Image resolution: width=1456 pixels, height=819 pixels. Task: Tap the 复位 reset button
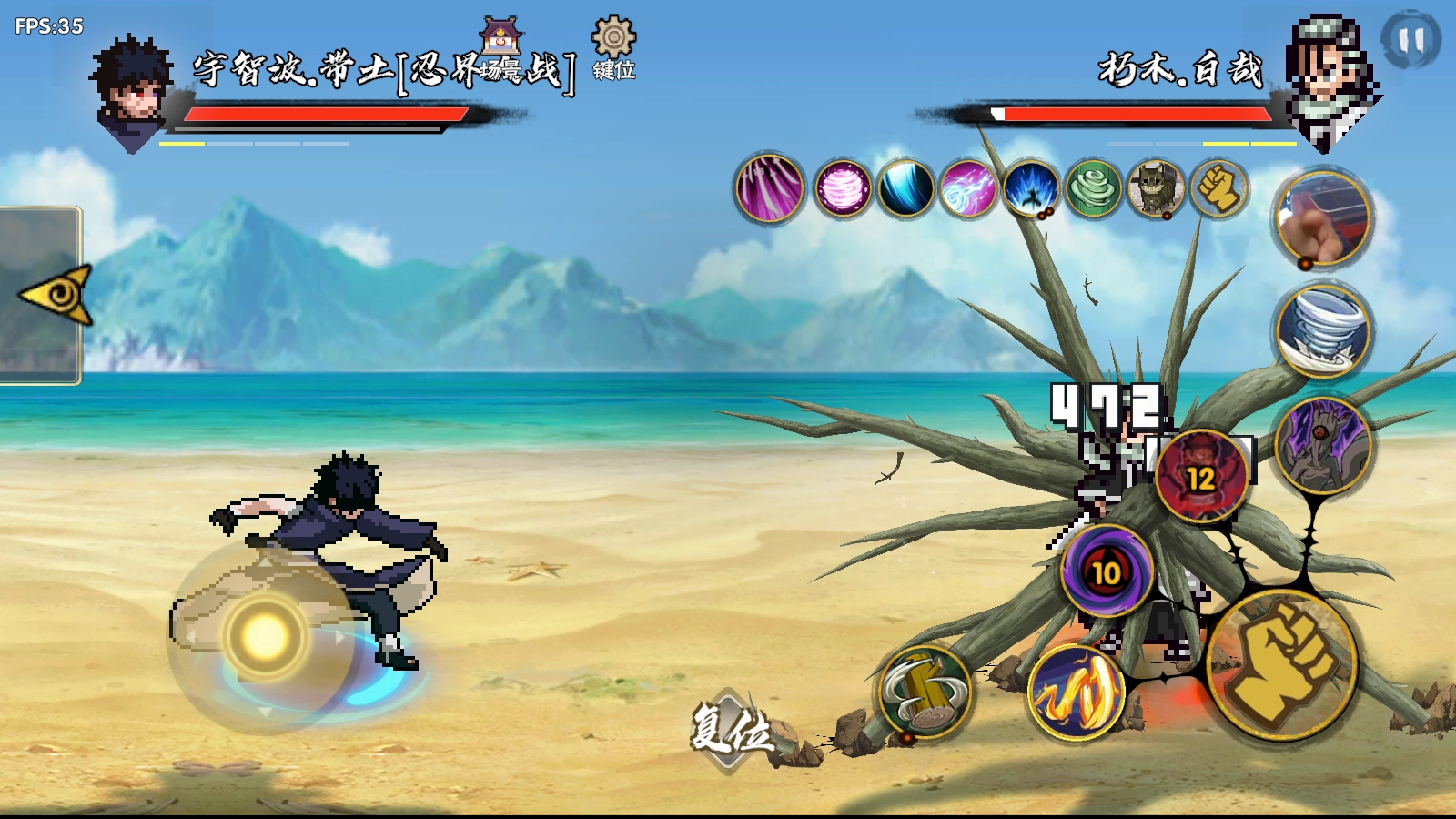tap(730, 730)
